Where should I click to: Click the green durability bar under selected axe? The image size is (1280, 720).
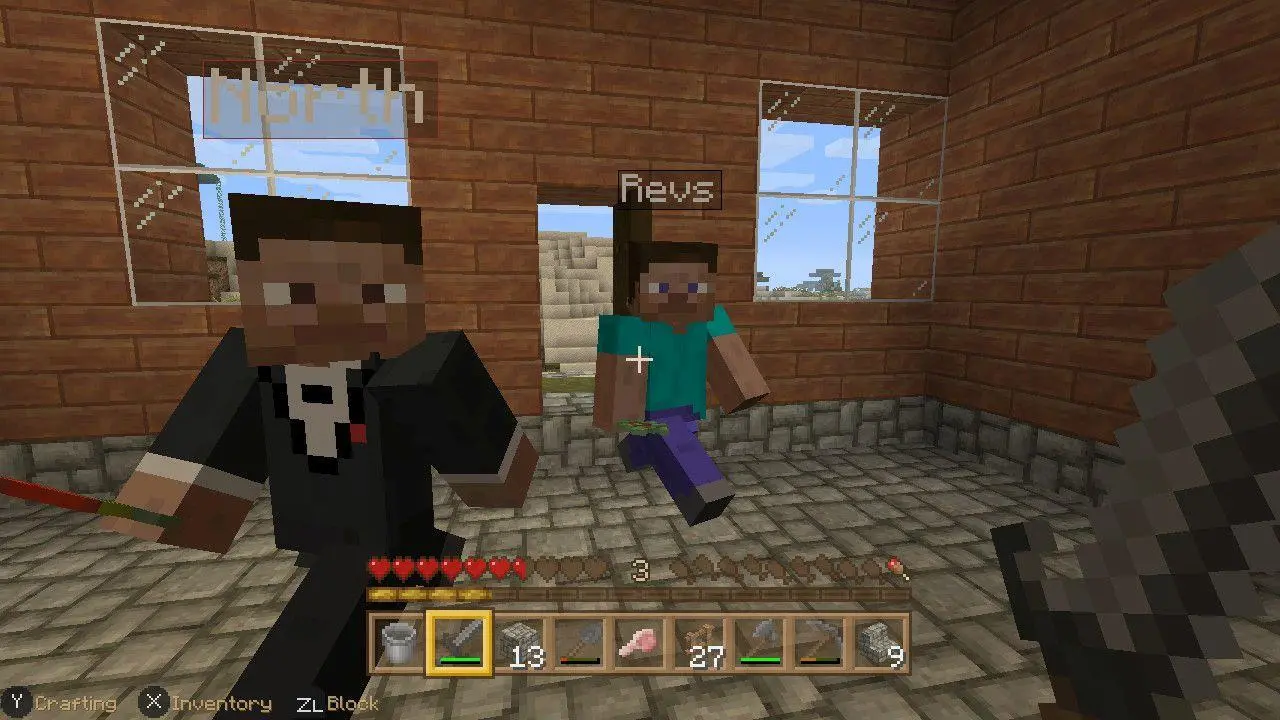pos(459,661)
